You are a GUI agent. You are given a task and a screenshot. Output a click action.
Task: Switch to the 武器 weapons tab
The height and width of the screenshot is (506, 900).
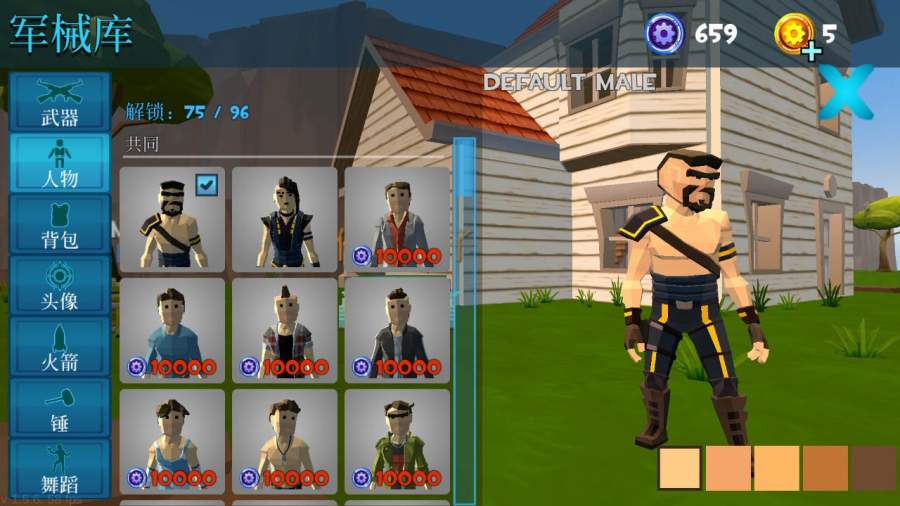(x=59, y=101)
